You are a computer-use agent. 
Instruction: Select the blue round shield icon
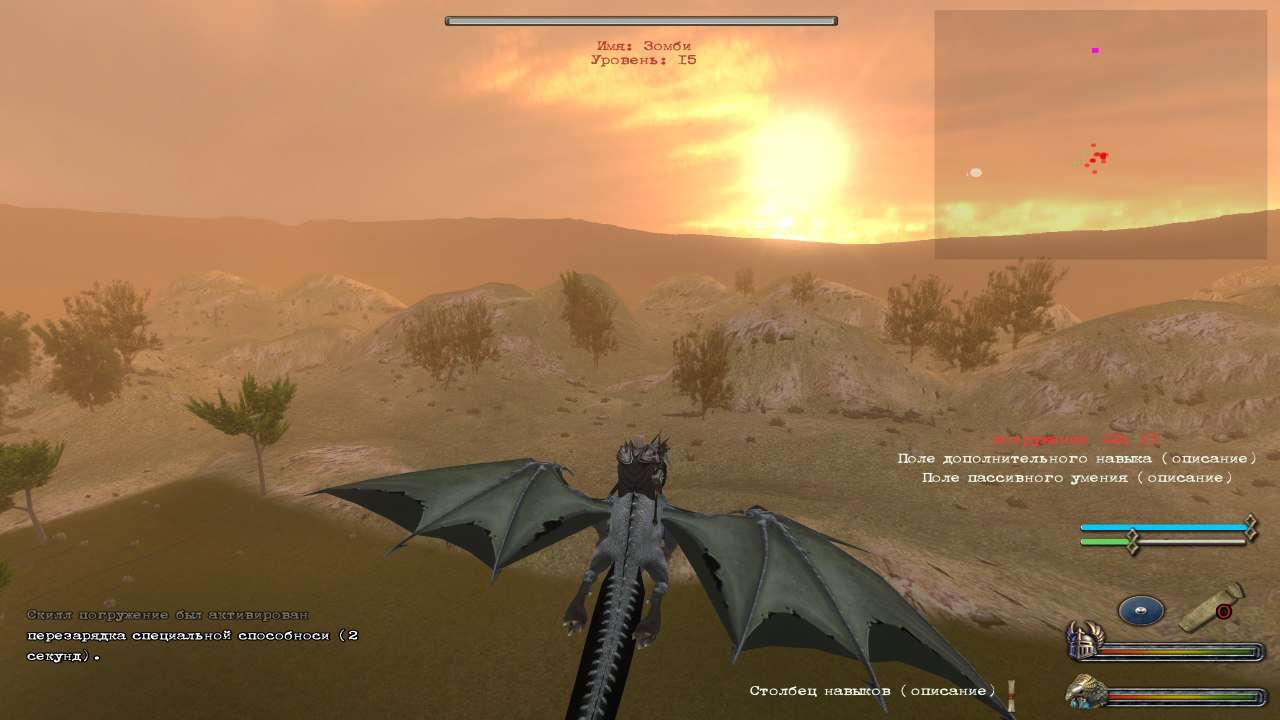tap(1141, 610)
